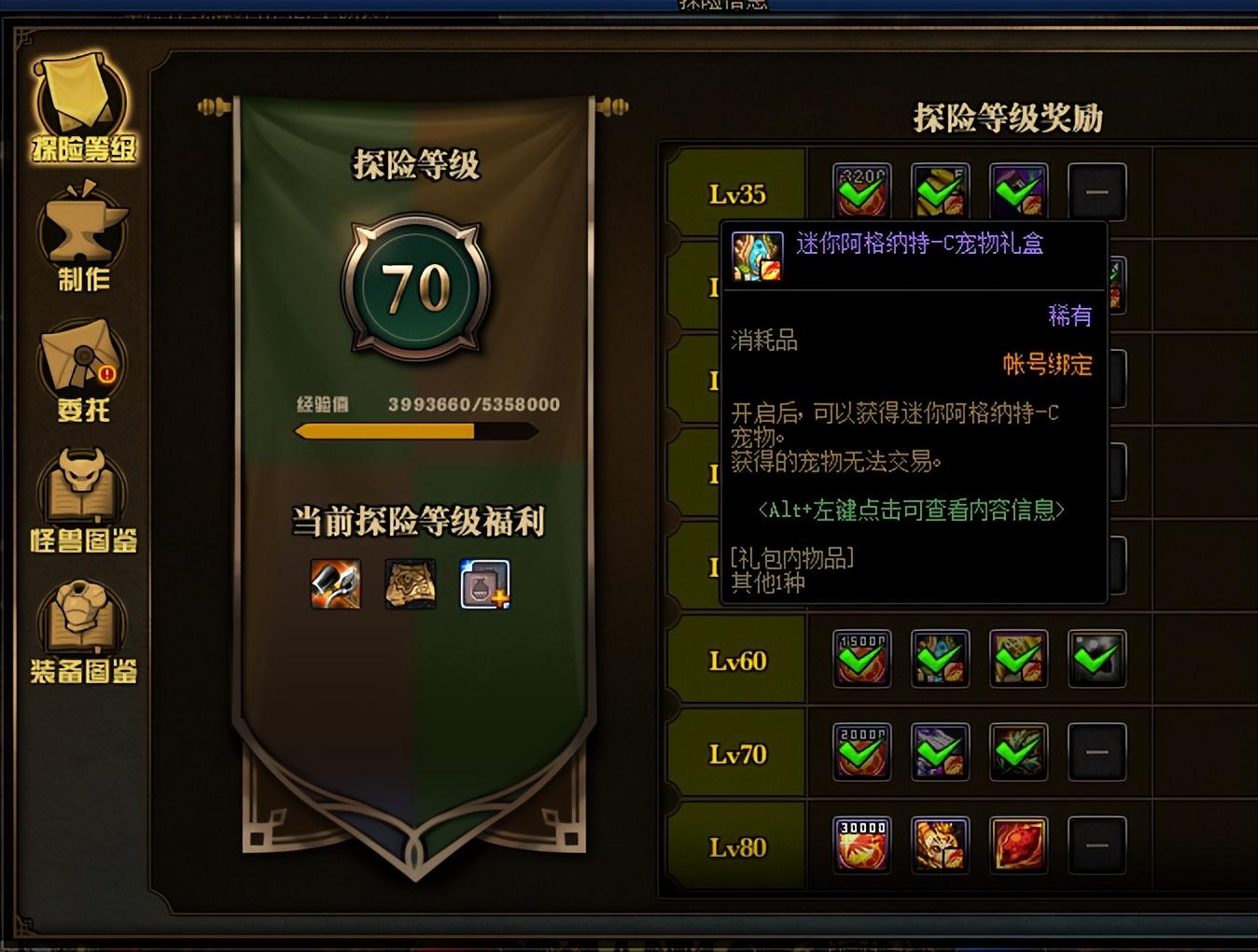Viewport: 1258px width, 952px height.
Task: Expand the collapsed slot in Lv70 row
Action: [x=1097, y=750]
